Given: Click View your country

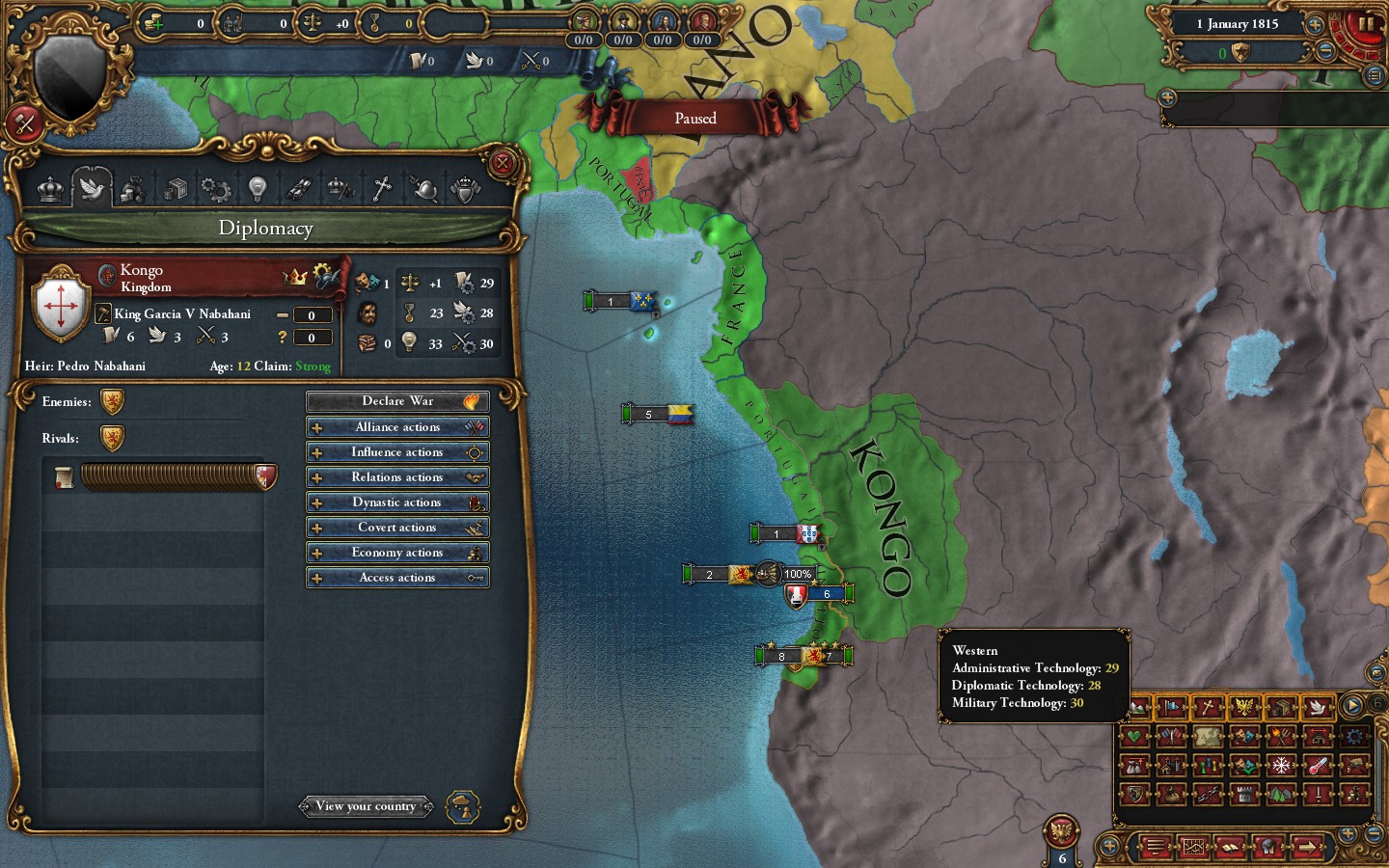Looking at the screenshot, I should (367, 806).
